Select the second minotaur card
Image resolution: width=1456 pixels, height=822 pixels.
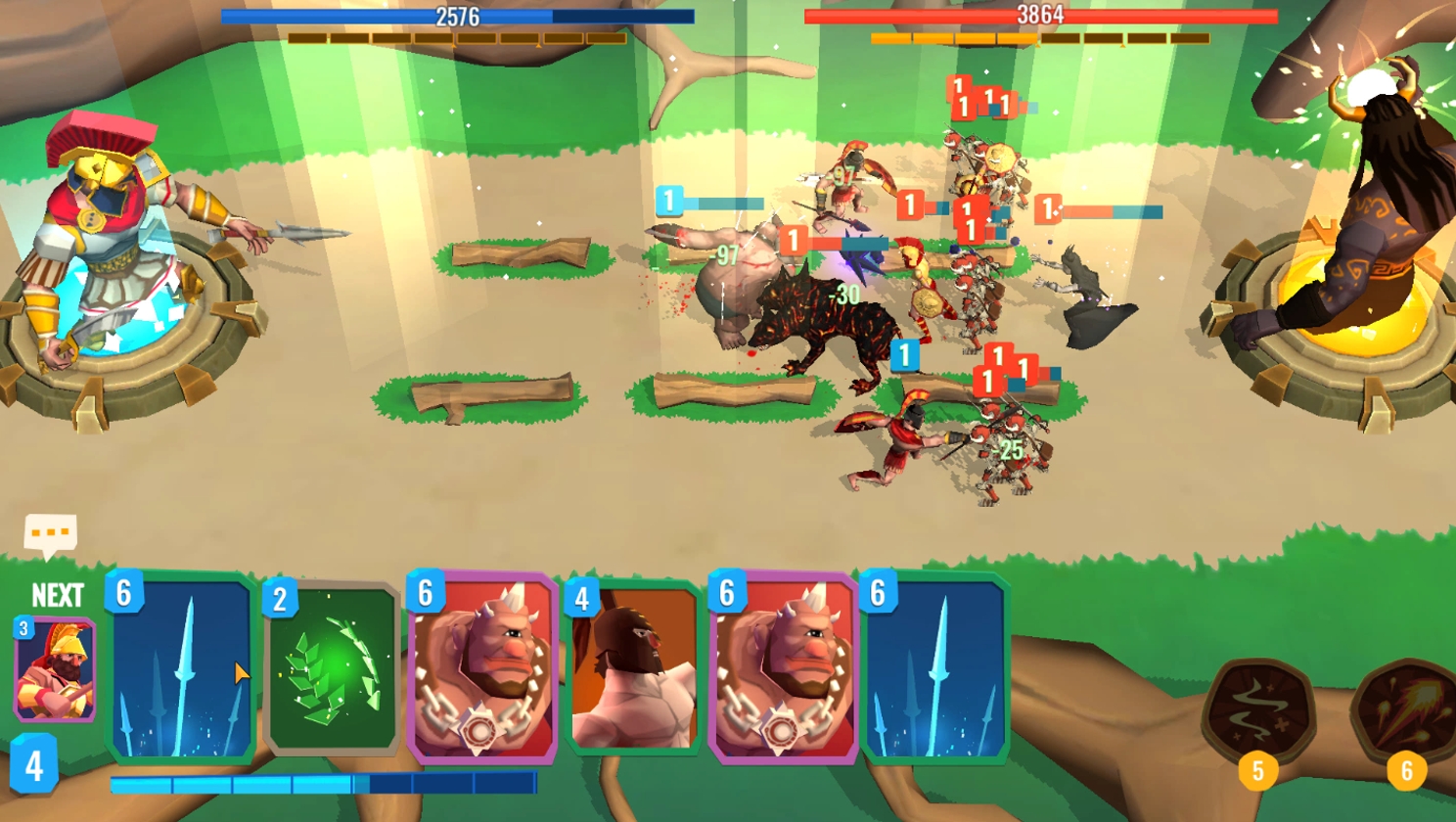coord(783,670)
